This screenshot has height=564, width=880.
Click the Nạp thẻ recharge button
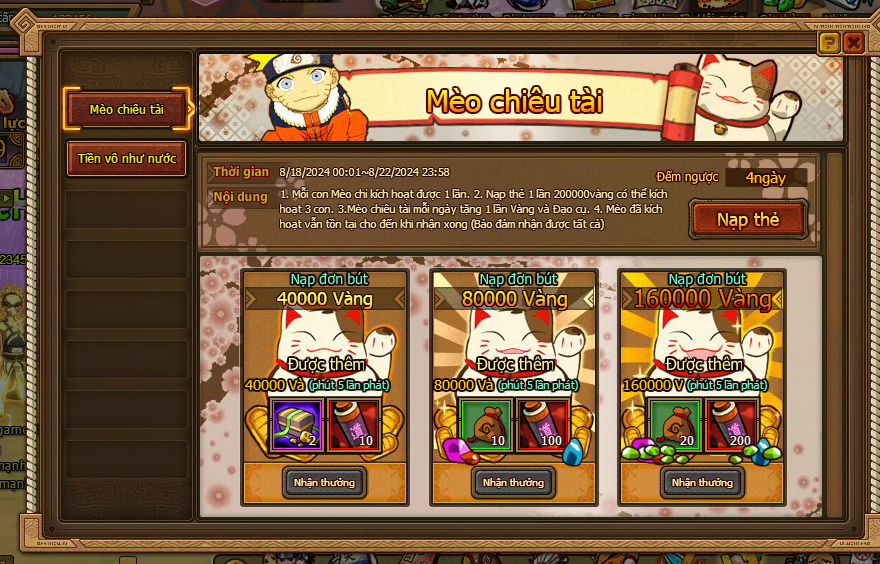[x=747, y=219]
